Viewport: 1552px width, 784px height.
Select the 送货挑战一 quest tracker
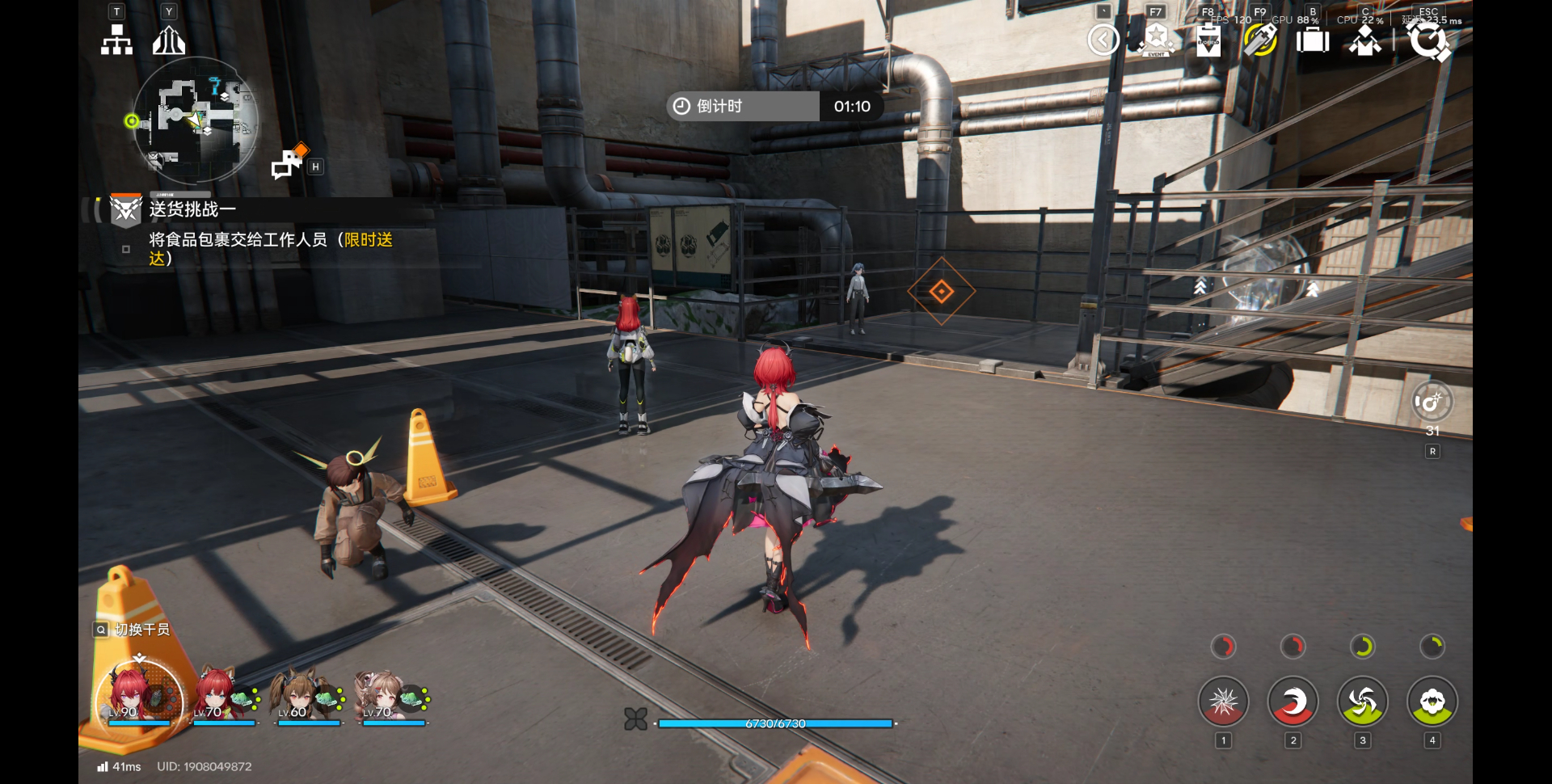point(192,209)
